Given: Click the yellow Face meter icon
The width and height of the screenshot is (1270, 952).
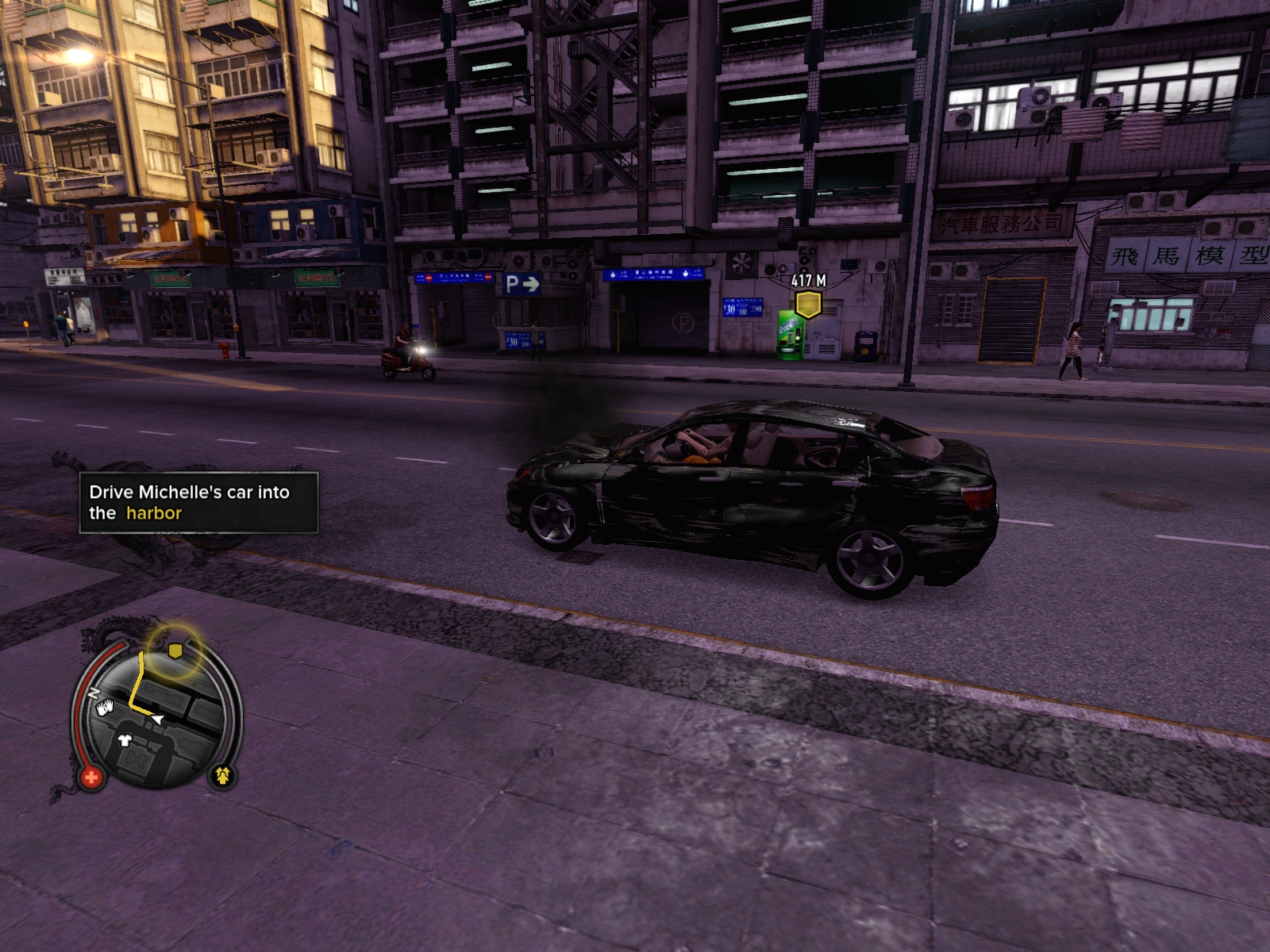Looking at the screenshot, I should pyautogui.click(x=222, y=775).
